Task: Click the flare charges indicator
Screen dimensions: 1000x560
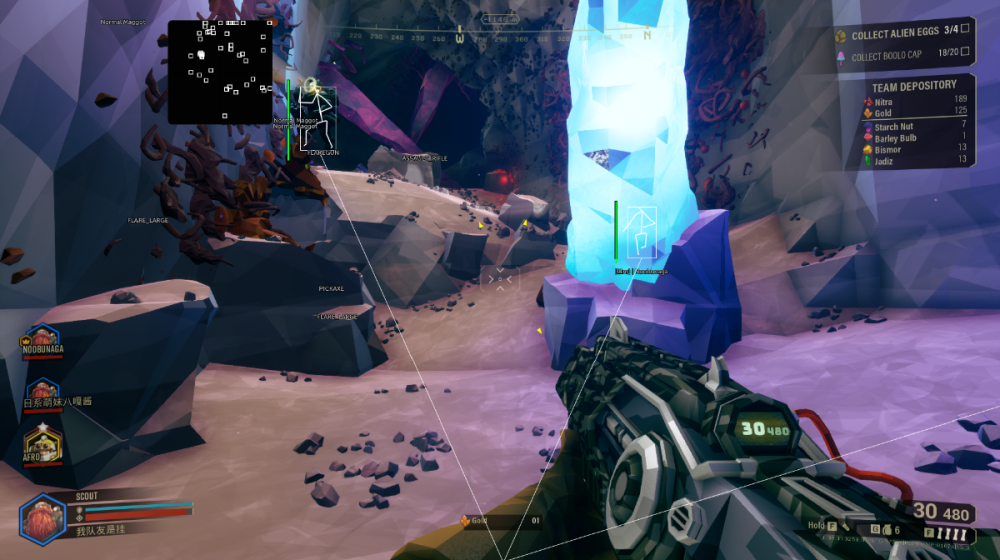Action: (954, 534)
